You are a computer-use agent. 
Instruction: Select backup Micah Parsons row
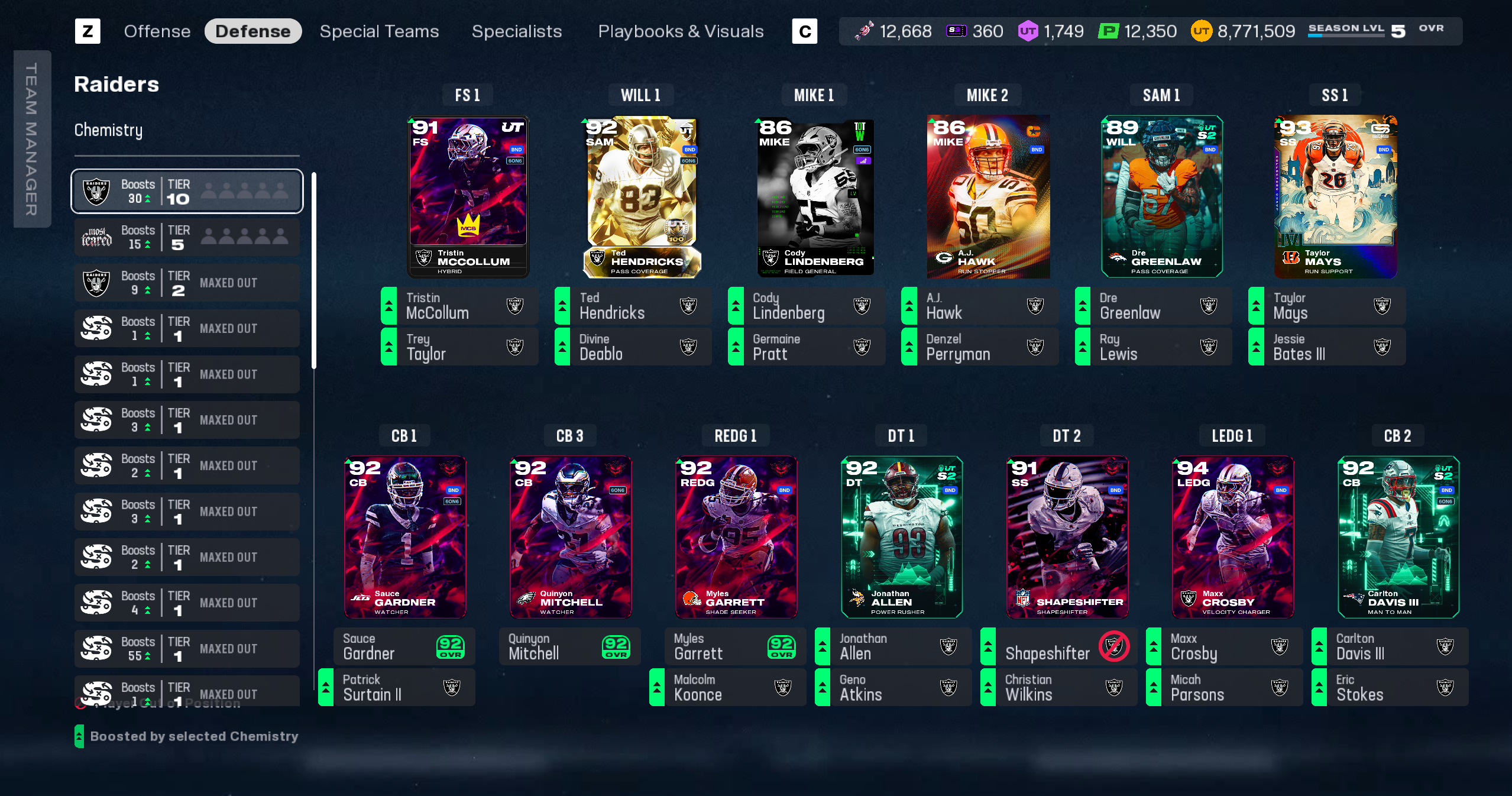coord(1224,688)
